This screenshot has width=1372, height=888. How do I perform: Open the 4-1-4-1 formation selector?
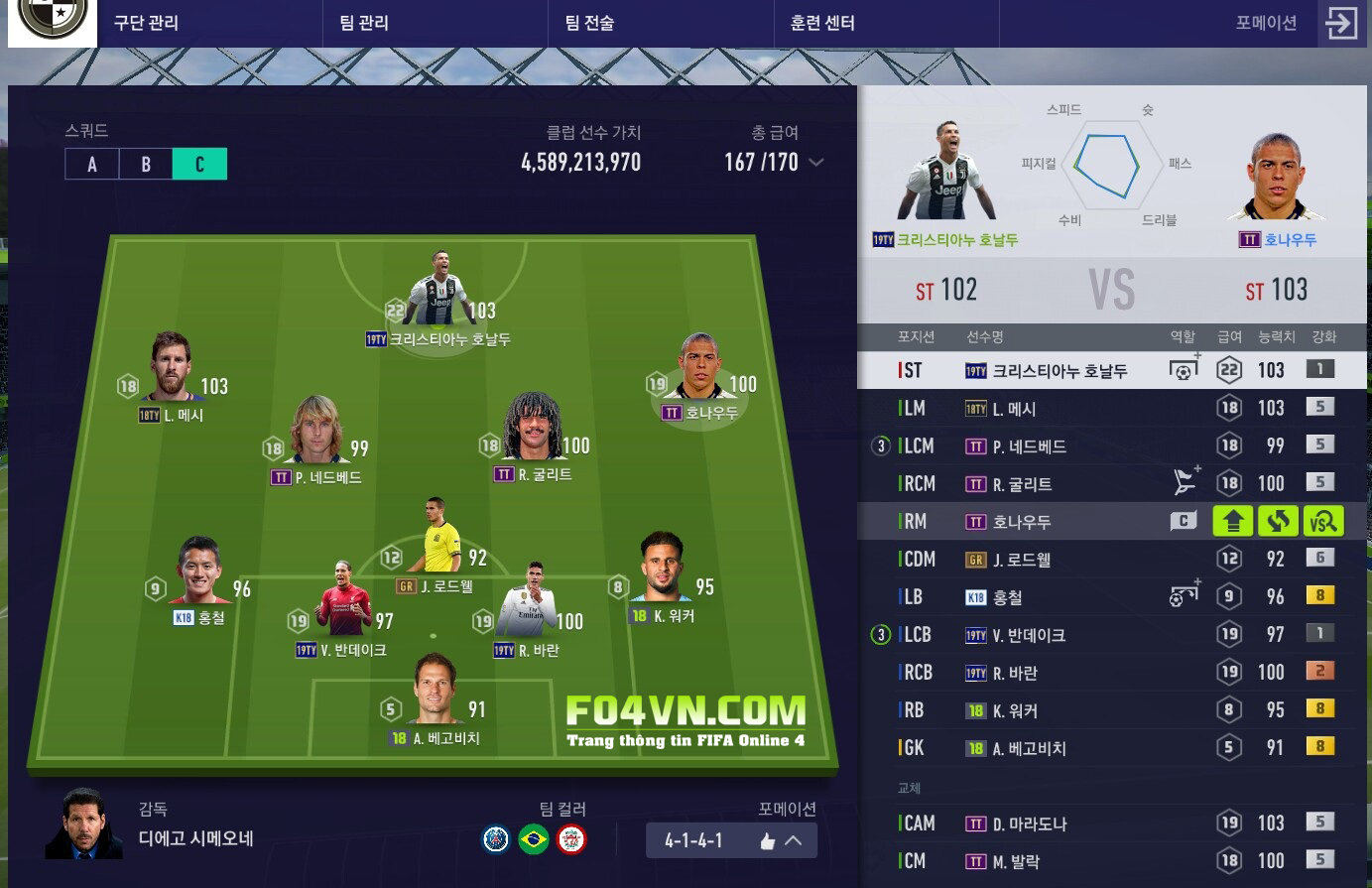(x=731, y=840)
